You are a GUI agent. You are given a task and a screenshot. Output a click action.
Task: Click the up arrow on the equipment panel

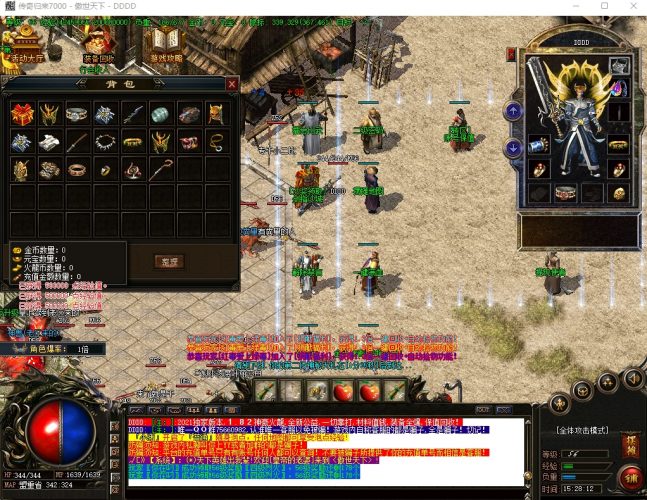coord(513,111)
